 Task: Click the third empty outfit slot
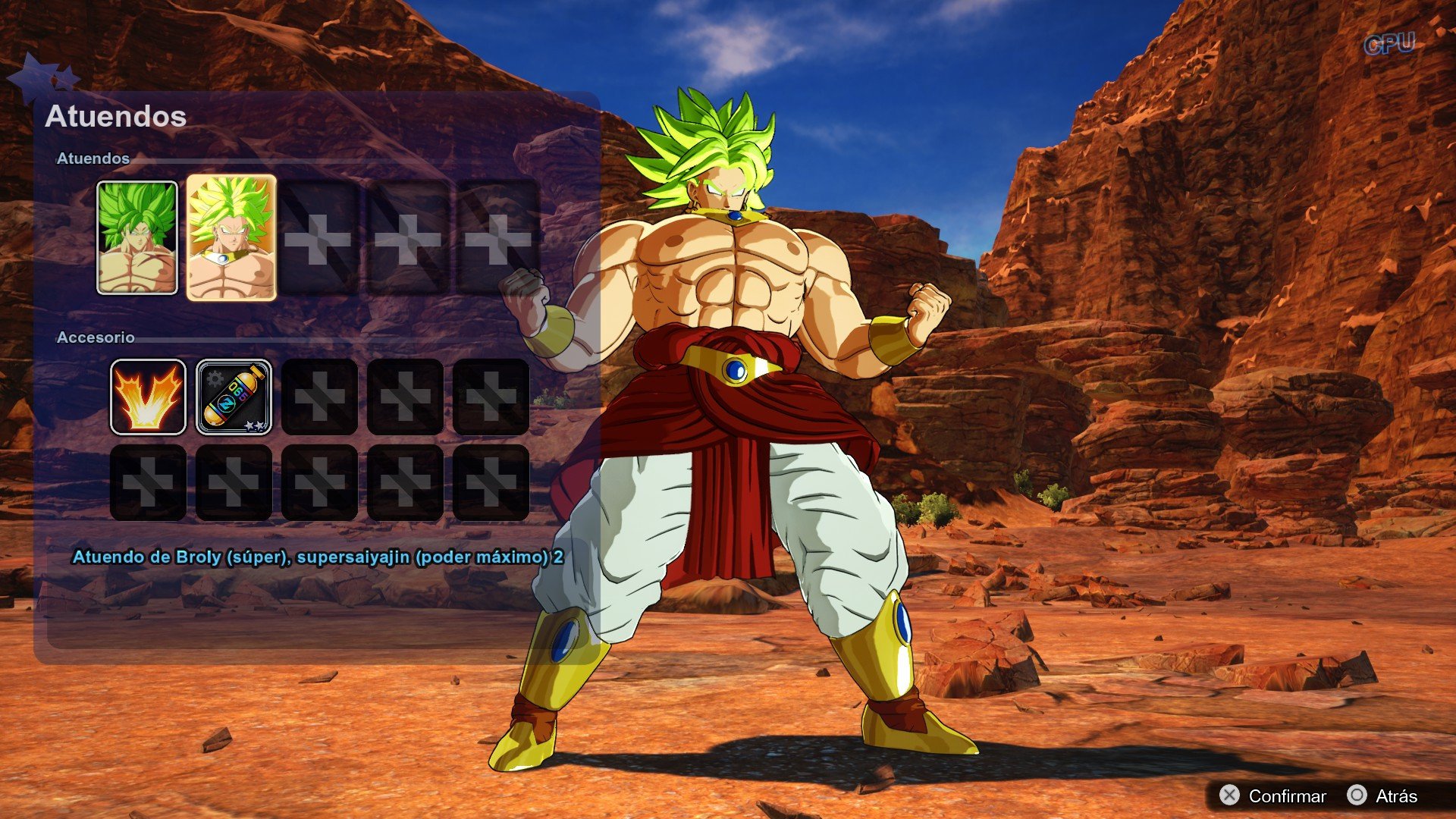tap(318, 237)
